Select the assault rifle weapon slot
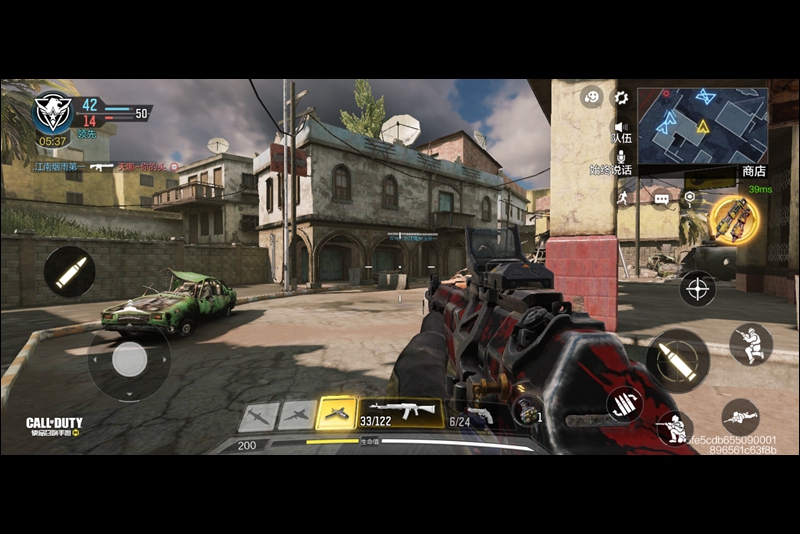 coord(401,412)
